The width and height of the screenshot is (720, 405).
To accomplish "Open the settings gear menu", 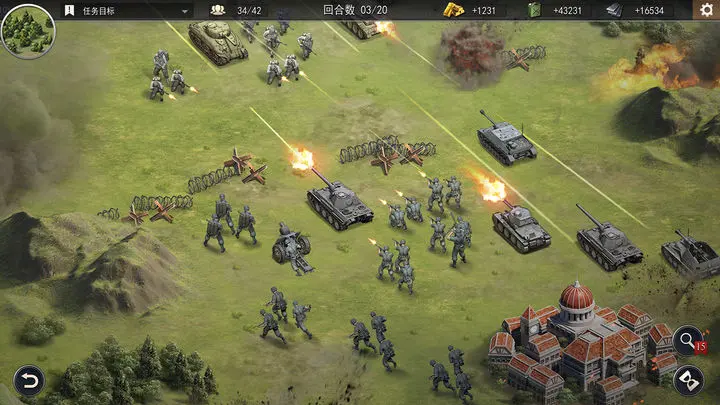I will 704,10.
